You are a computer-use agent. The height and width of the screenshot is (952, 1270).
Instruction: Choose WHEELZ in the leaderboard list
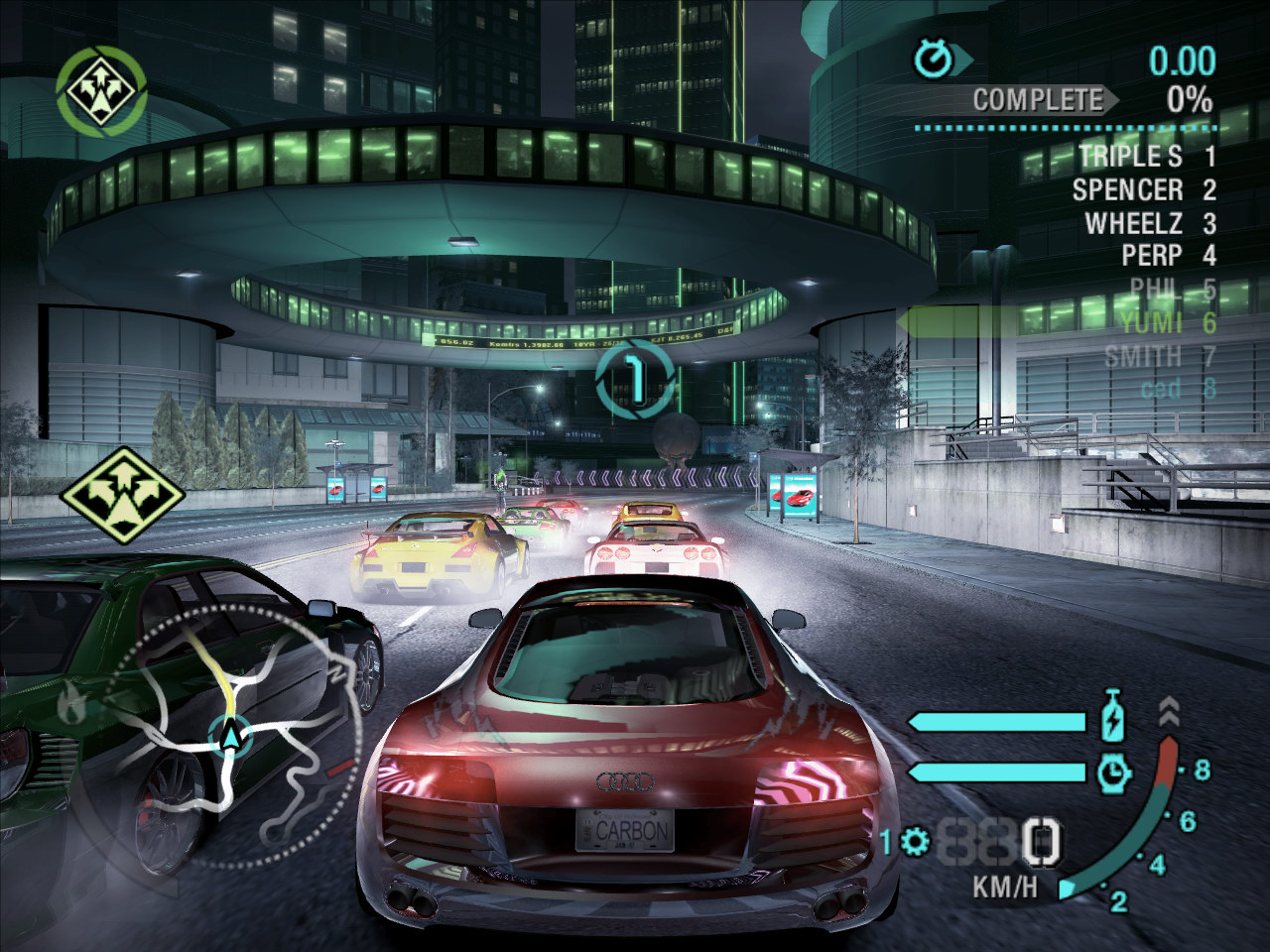click(x=1135, y=223)
